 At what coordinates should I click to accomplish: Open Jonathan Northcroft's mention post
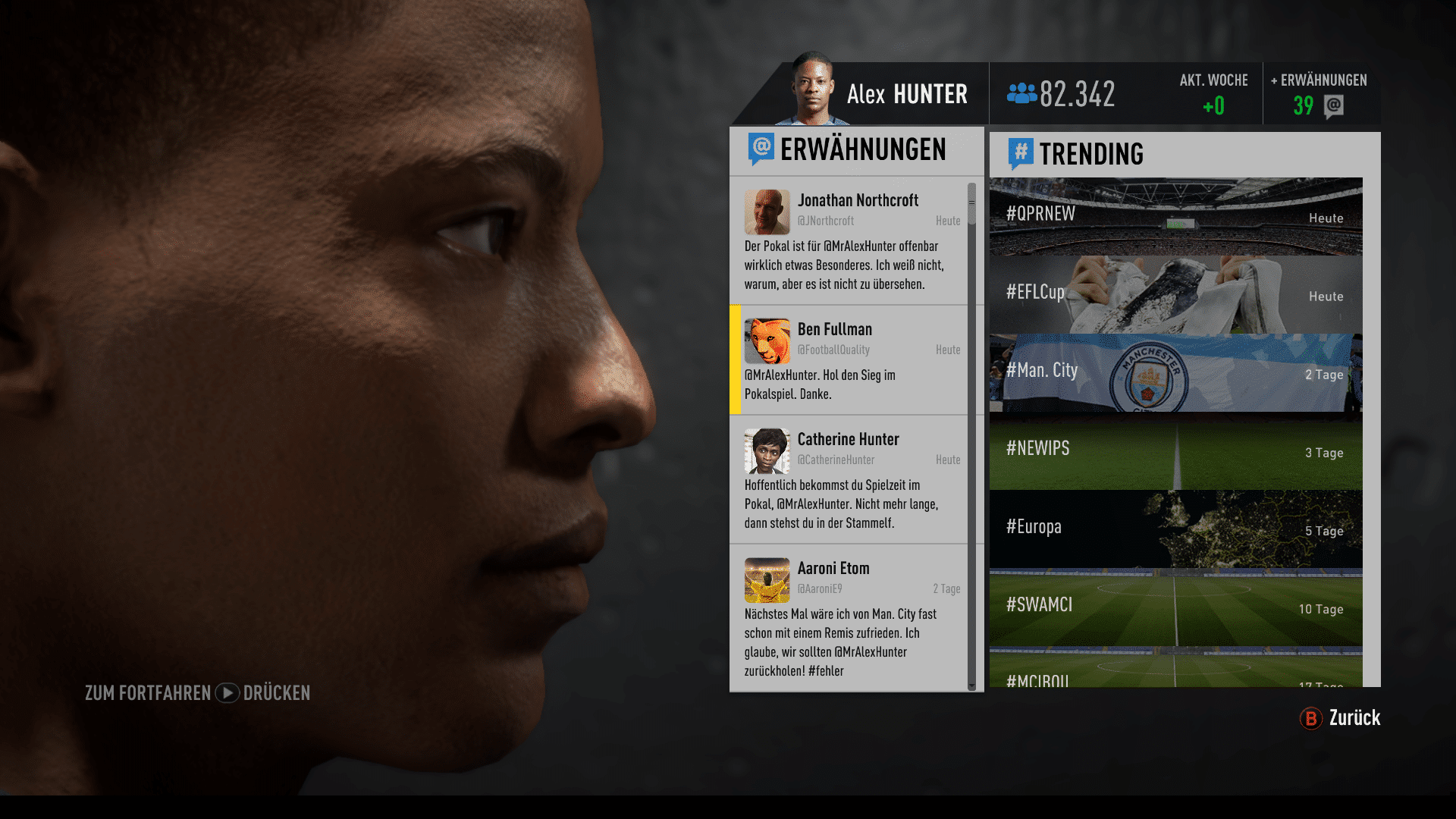[x=848, y=241]
